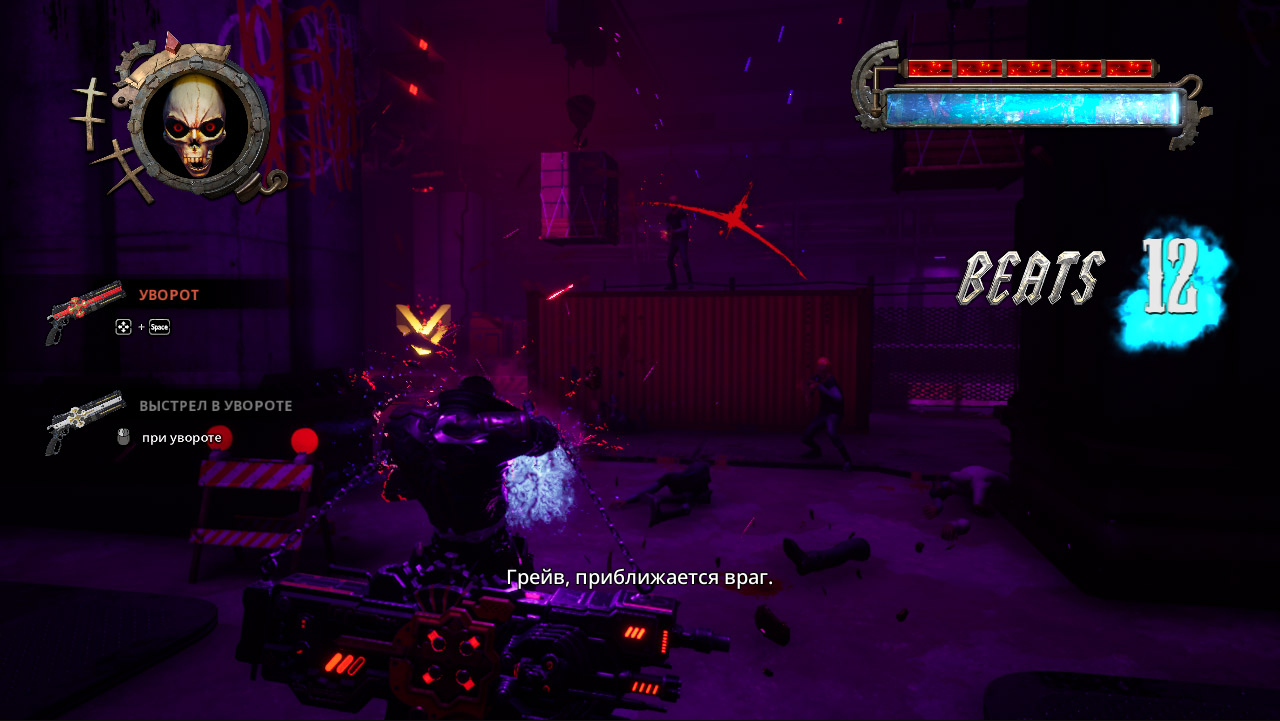This screenshot has width=1280, height=721.
Task: Click the skull portrait icon
Action: pyautogui.click(x=198, y=126)
